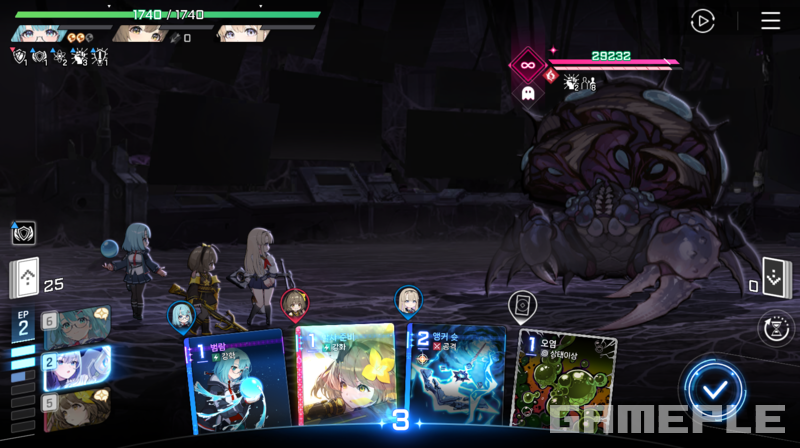Image resolution: width=800 pixels, height=448 pixels.
Task: Open the draw pile showing 25 cards
Action: (x=25, y=279)
